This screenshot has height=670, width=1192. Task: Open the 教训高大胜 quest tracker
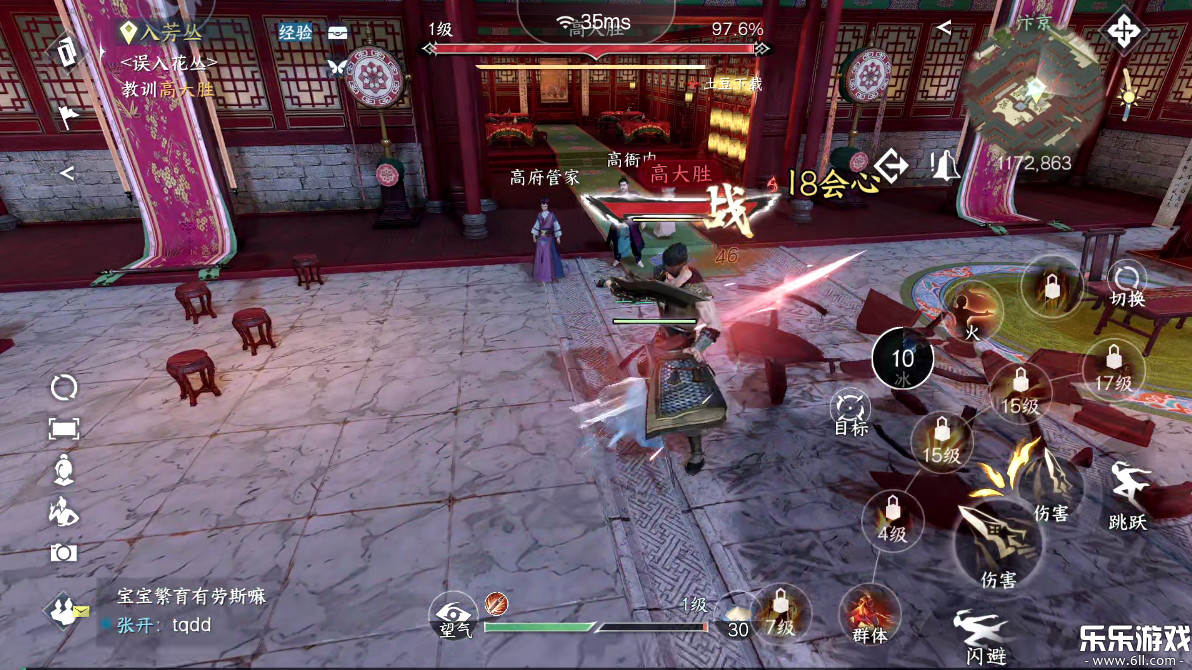168,89
